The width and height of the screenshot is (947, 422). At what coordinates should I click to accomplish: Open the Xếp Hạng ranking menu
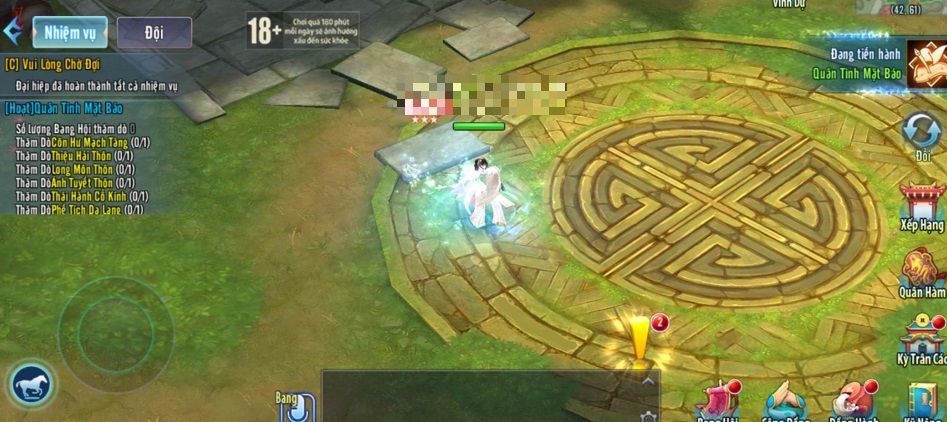pos(921,205)
